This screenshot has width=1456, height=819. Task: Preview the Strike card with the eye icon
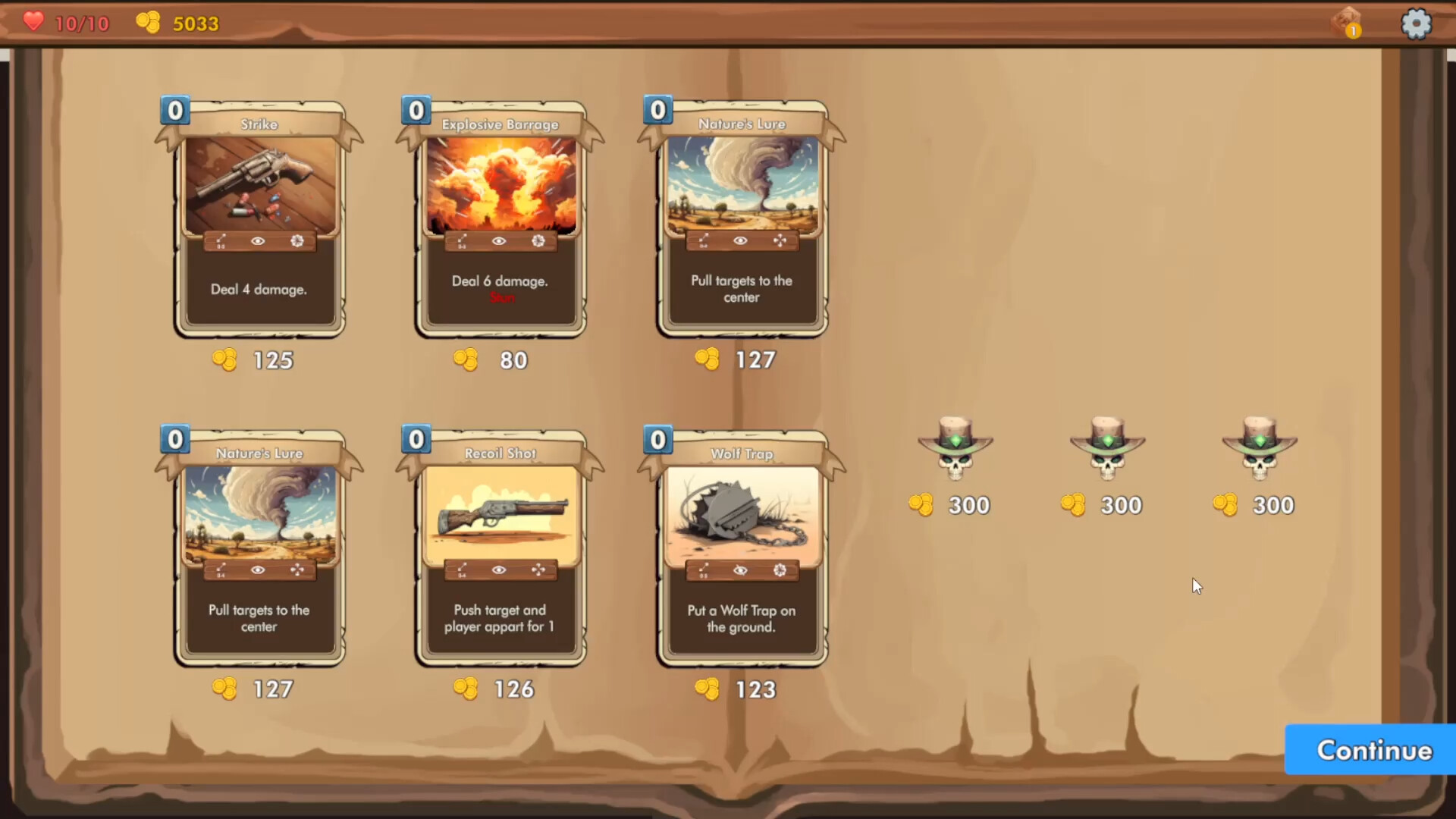[x=258, y=241]
